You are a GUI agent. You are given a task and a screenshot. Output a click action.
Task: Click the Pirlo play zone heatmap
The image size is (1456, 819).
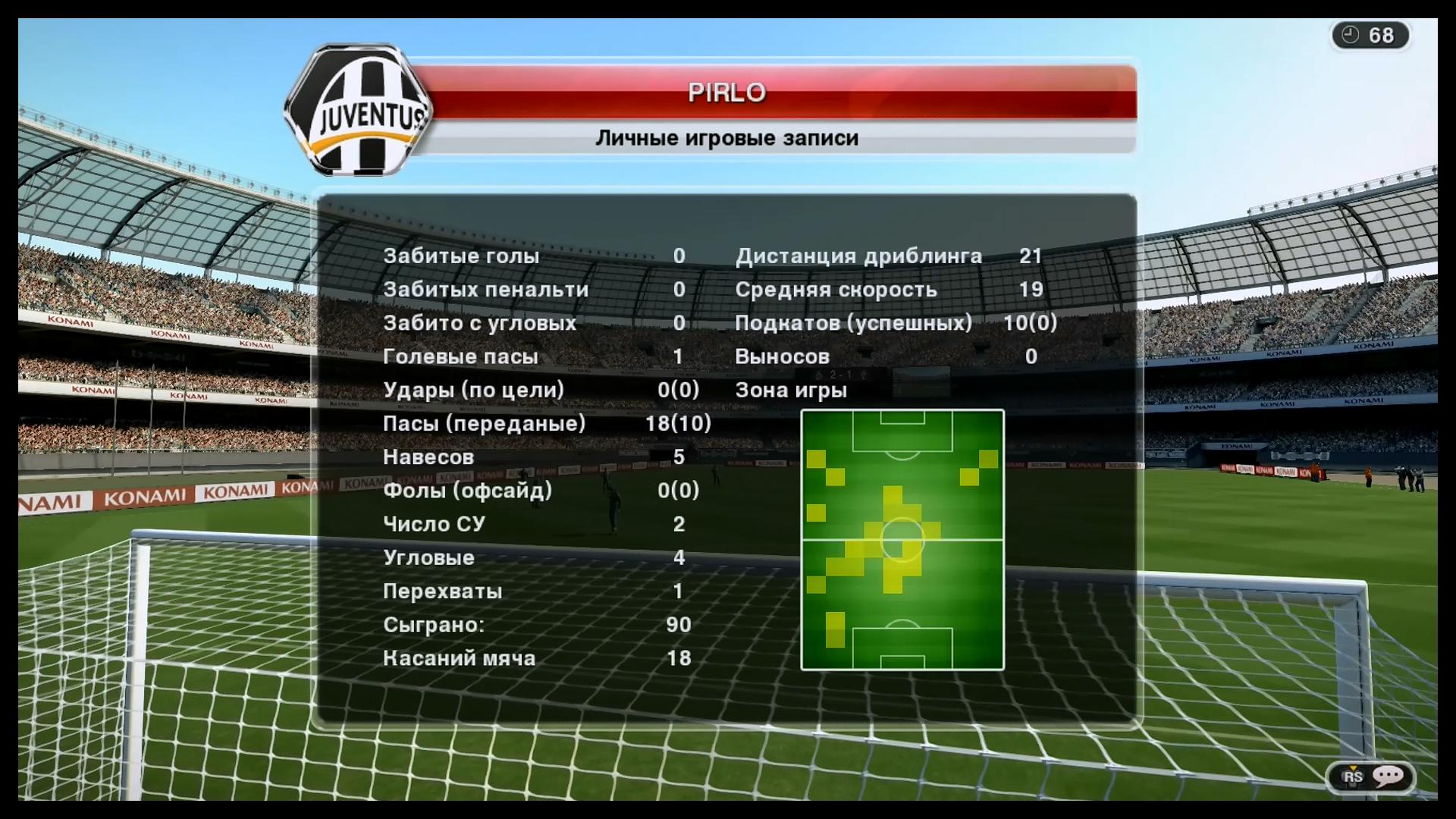[x=902, y=540]
